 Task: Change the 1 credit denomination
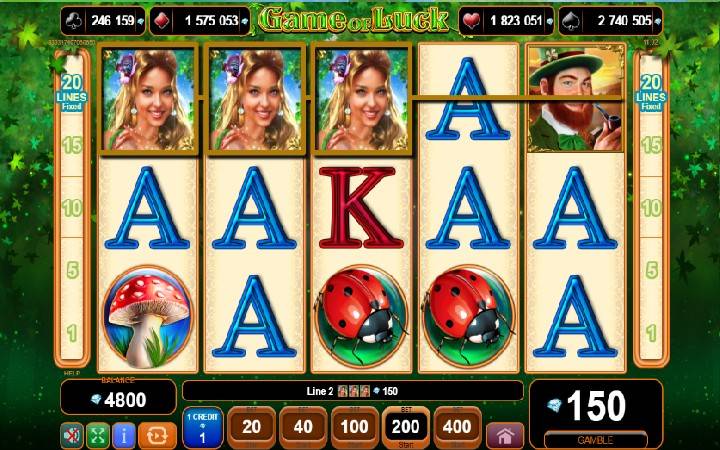click(203, 428)
